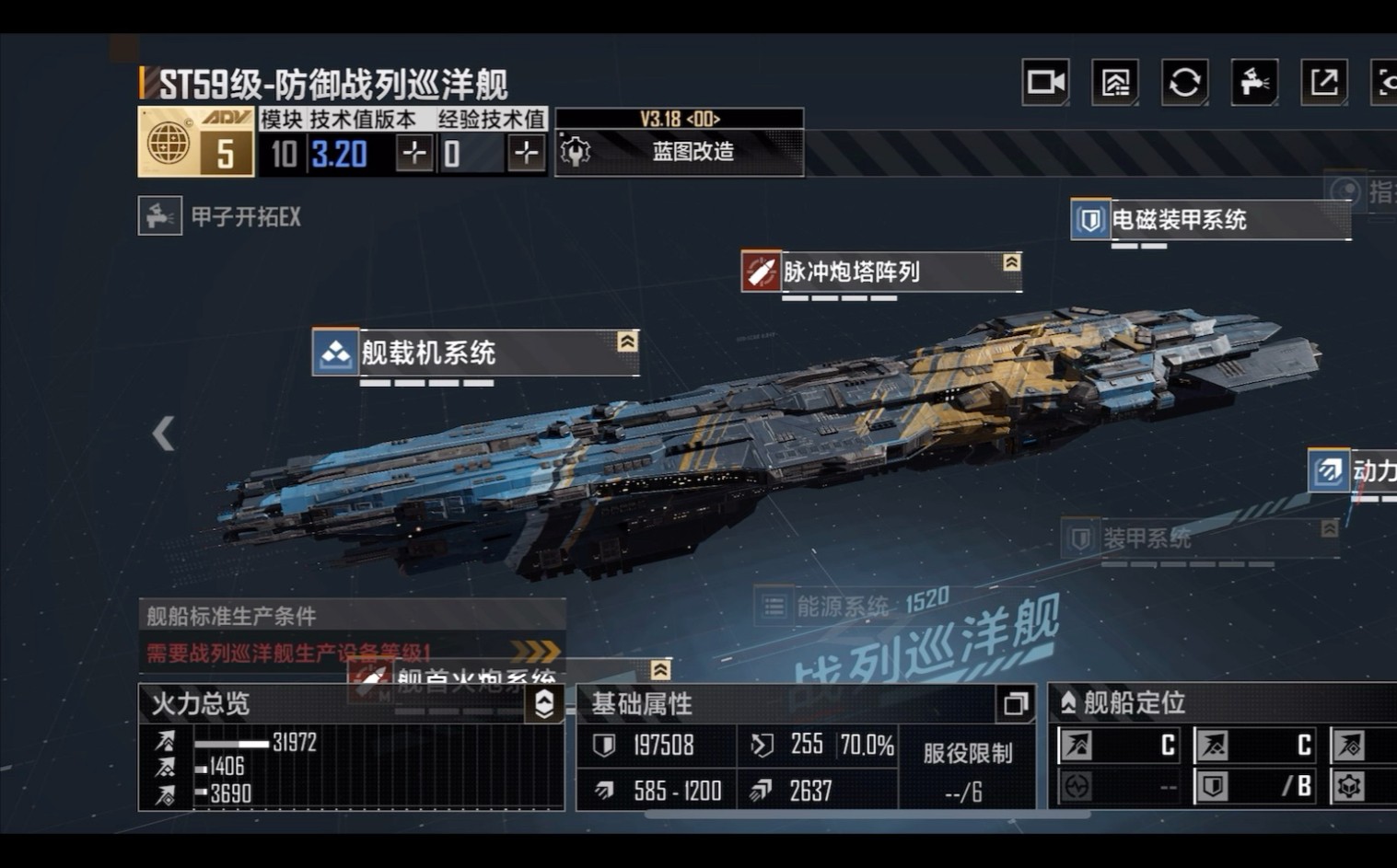Expand the 舰载机系统 module chevron

pos(626,341)
